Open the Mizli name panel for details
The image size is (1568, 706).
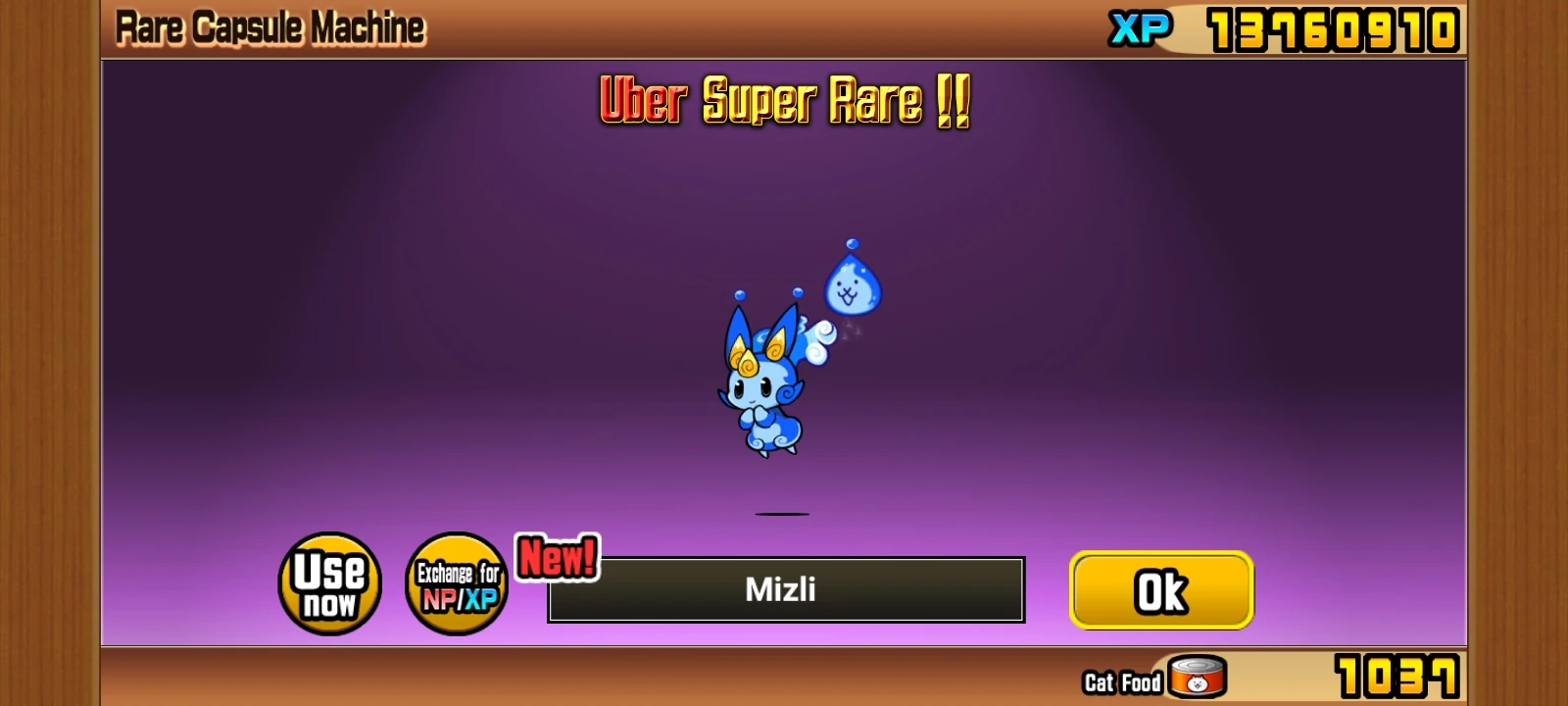784,589
